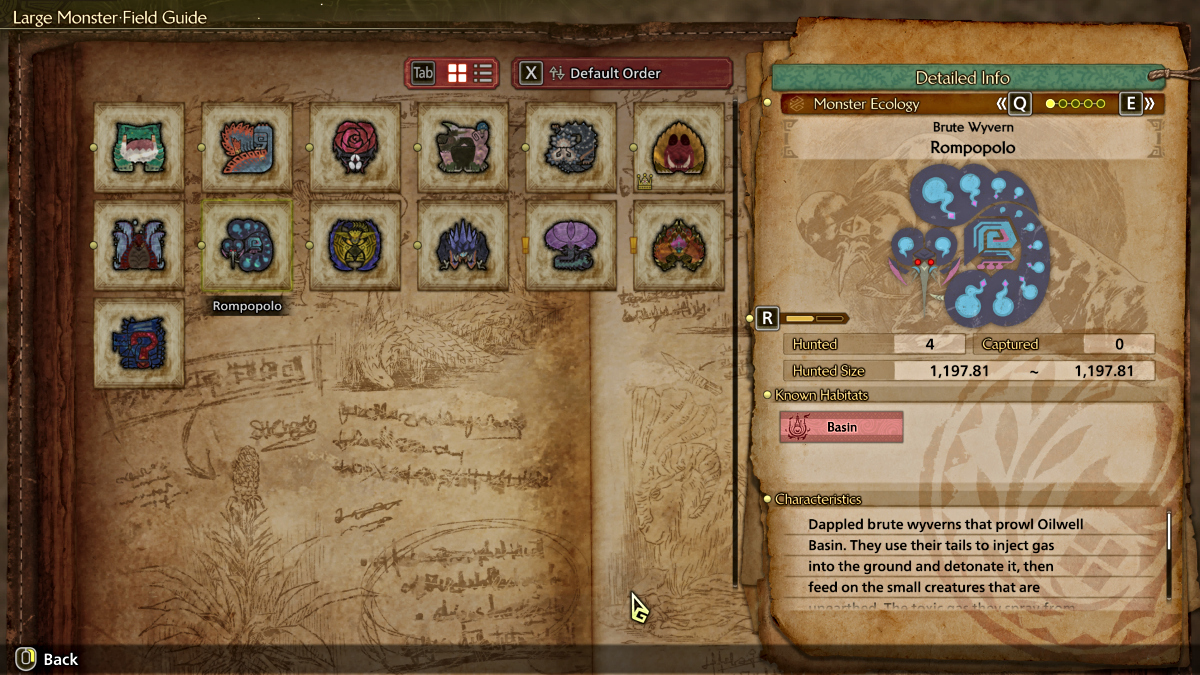The width and height of the screenshot is (1200, 675).
Task: Select the purple spiky Nerscylla tile
Action: point(463,245)
